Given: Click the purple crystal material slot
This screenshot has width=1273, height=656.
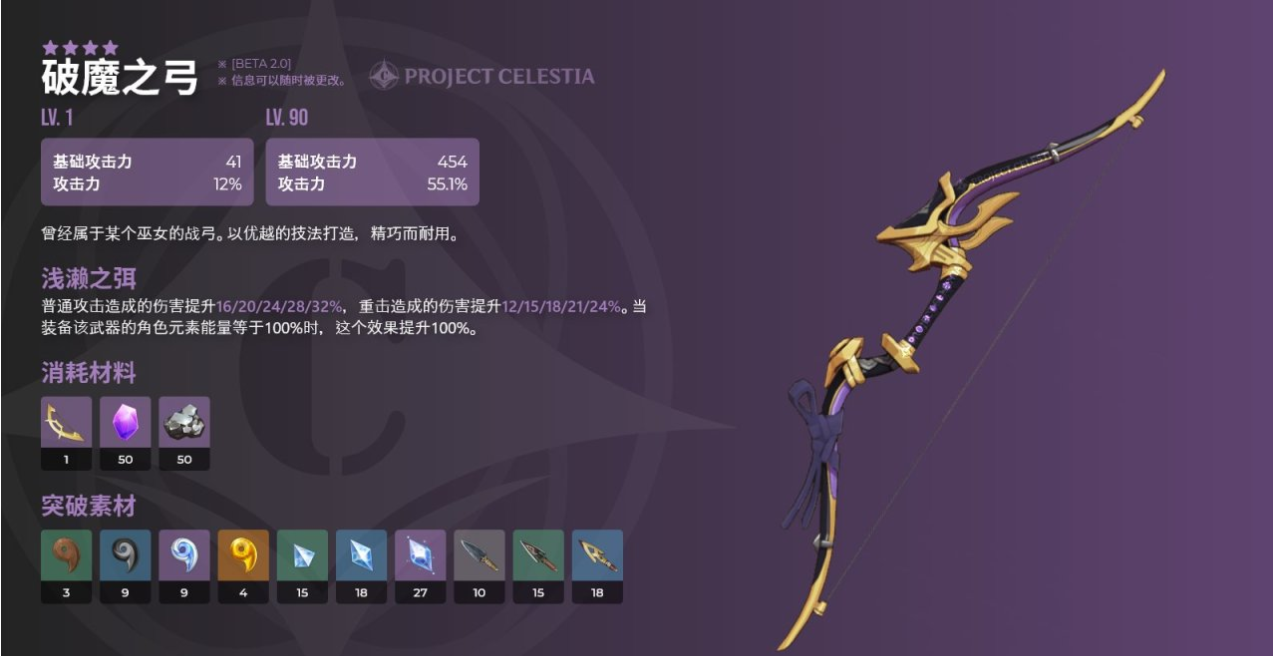Looking at the screenshot, I should coord(125,422).
